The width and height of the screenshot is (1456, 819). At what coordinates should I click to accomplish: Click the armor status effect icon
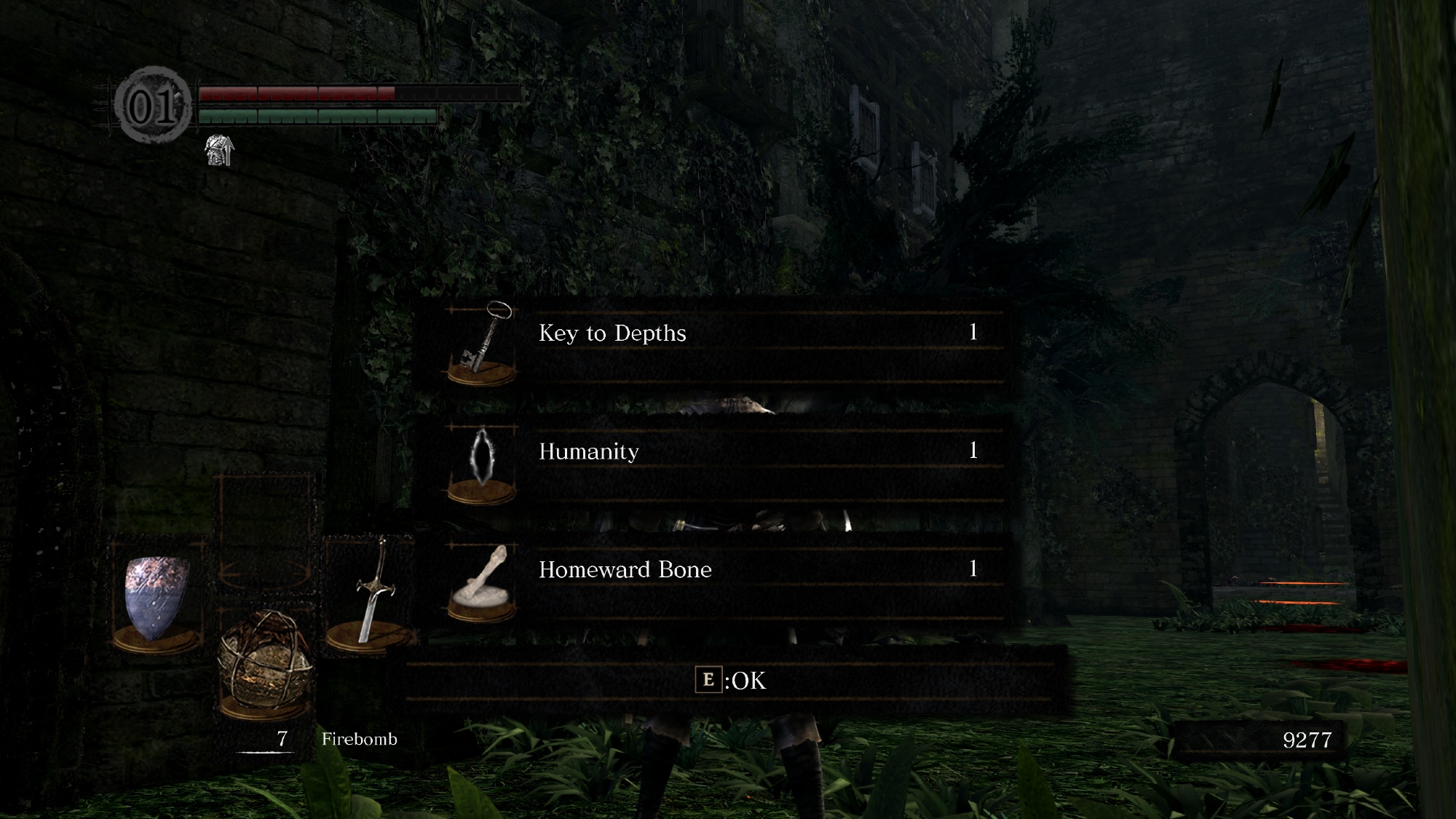coord(220,150)
